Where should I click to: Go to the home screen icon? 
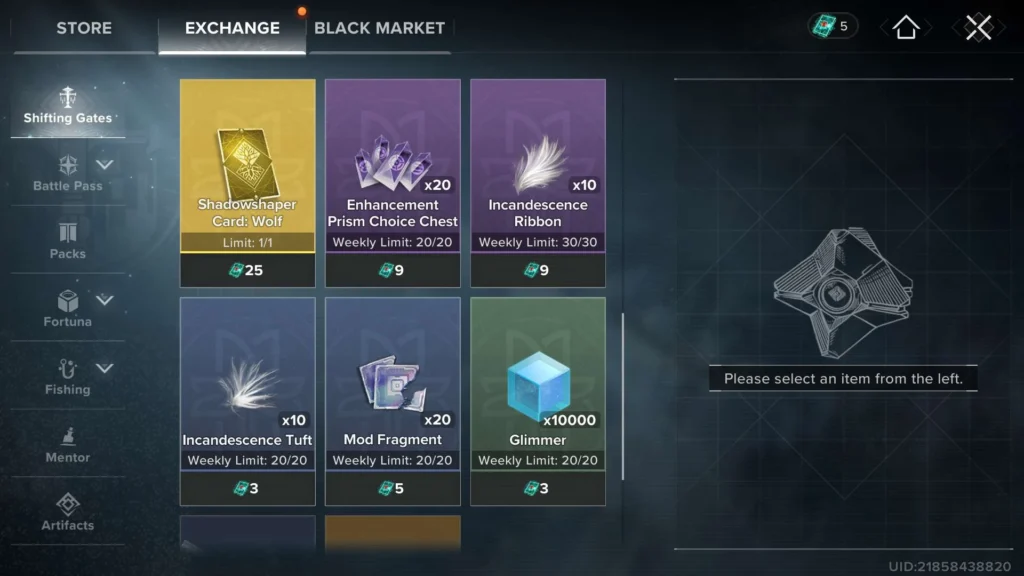point(906,27)
